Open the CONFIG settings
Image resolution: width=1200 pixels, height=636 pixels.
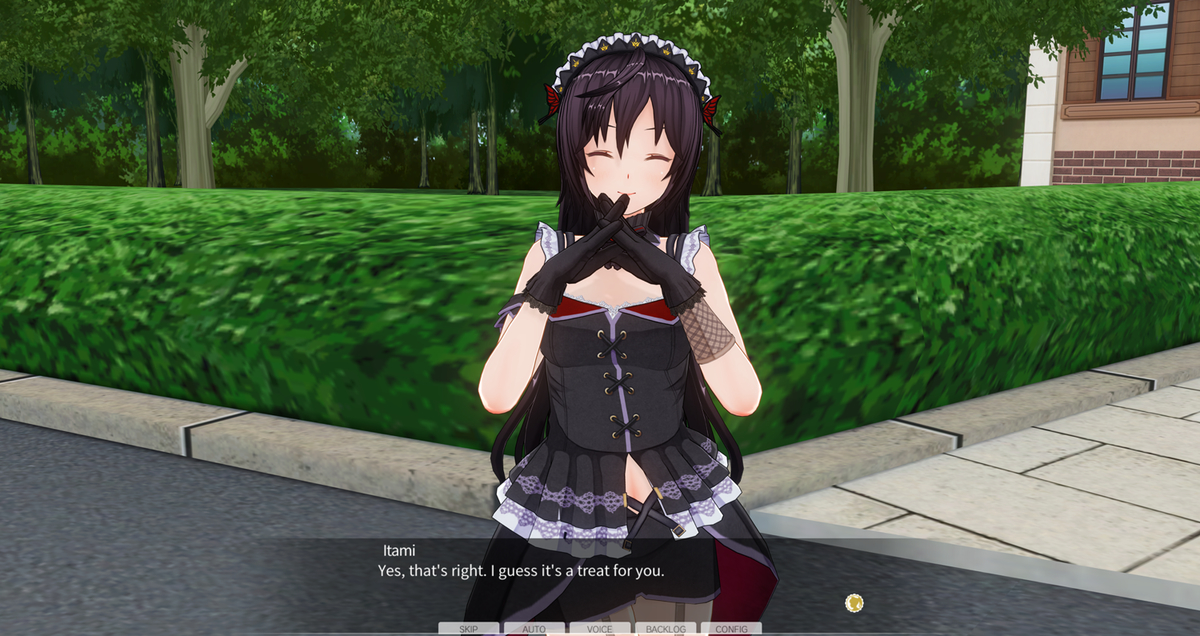coord(731,629)
